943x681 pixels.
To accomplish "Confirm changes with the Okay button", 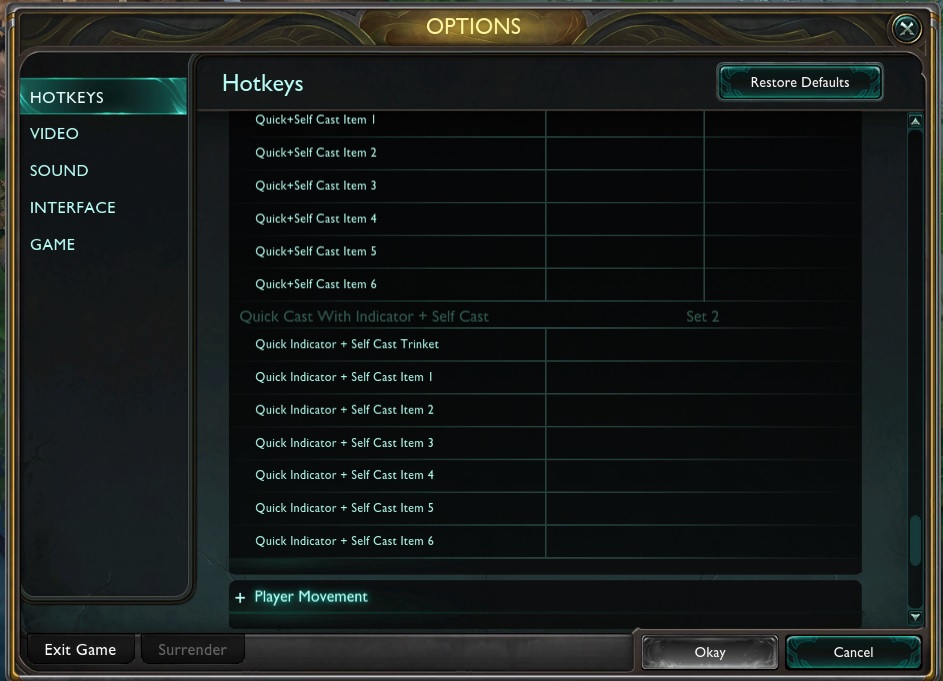I will pos(709,652).
